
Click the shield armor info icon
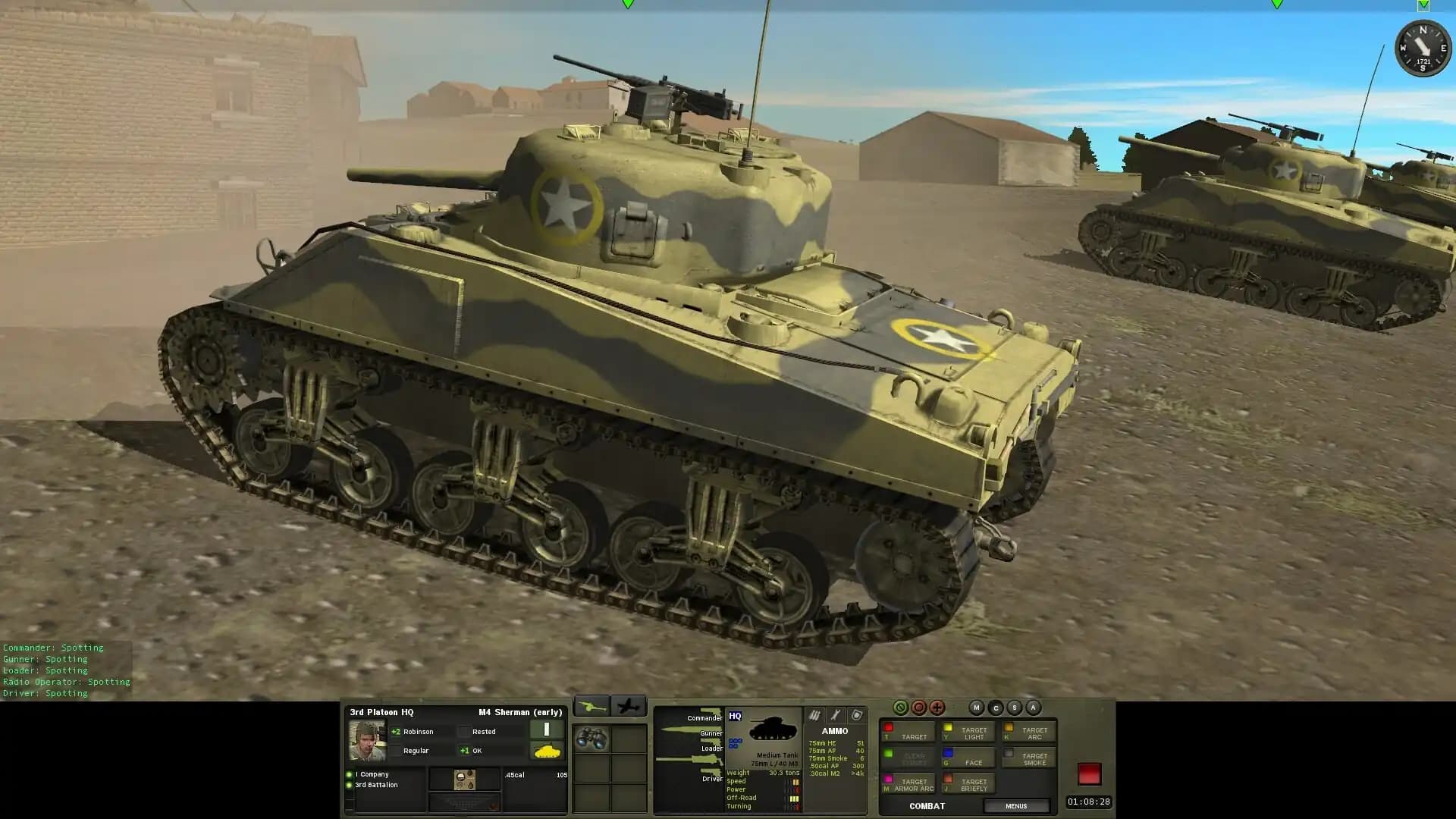[x=858, y=715]
